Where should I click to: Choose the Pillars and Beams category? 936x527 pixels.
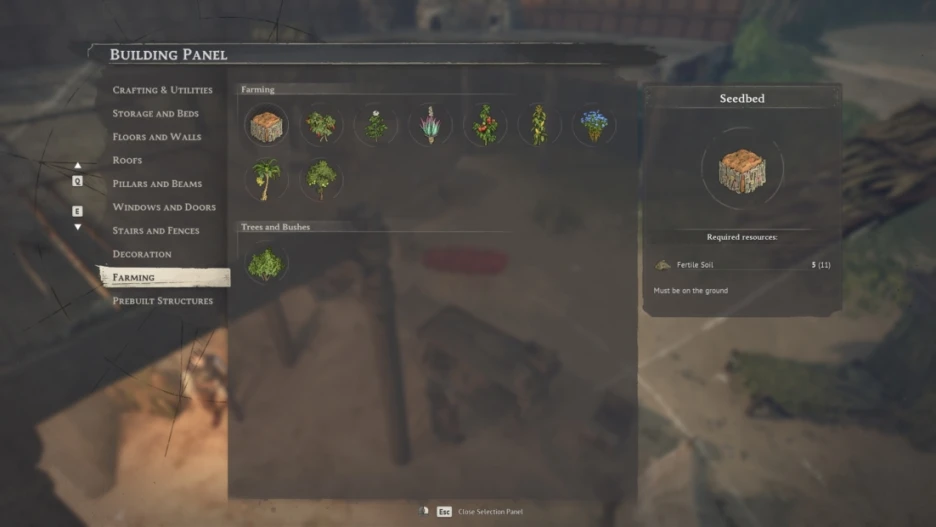coord(157,184)
